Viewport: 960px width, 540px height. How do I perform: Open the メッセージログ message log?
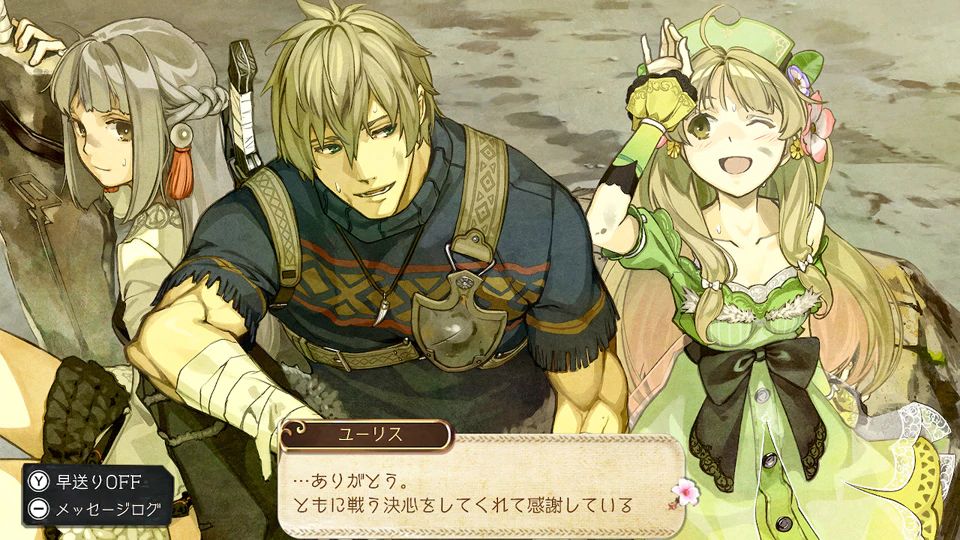tap(98, 509)
